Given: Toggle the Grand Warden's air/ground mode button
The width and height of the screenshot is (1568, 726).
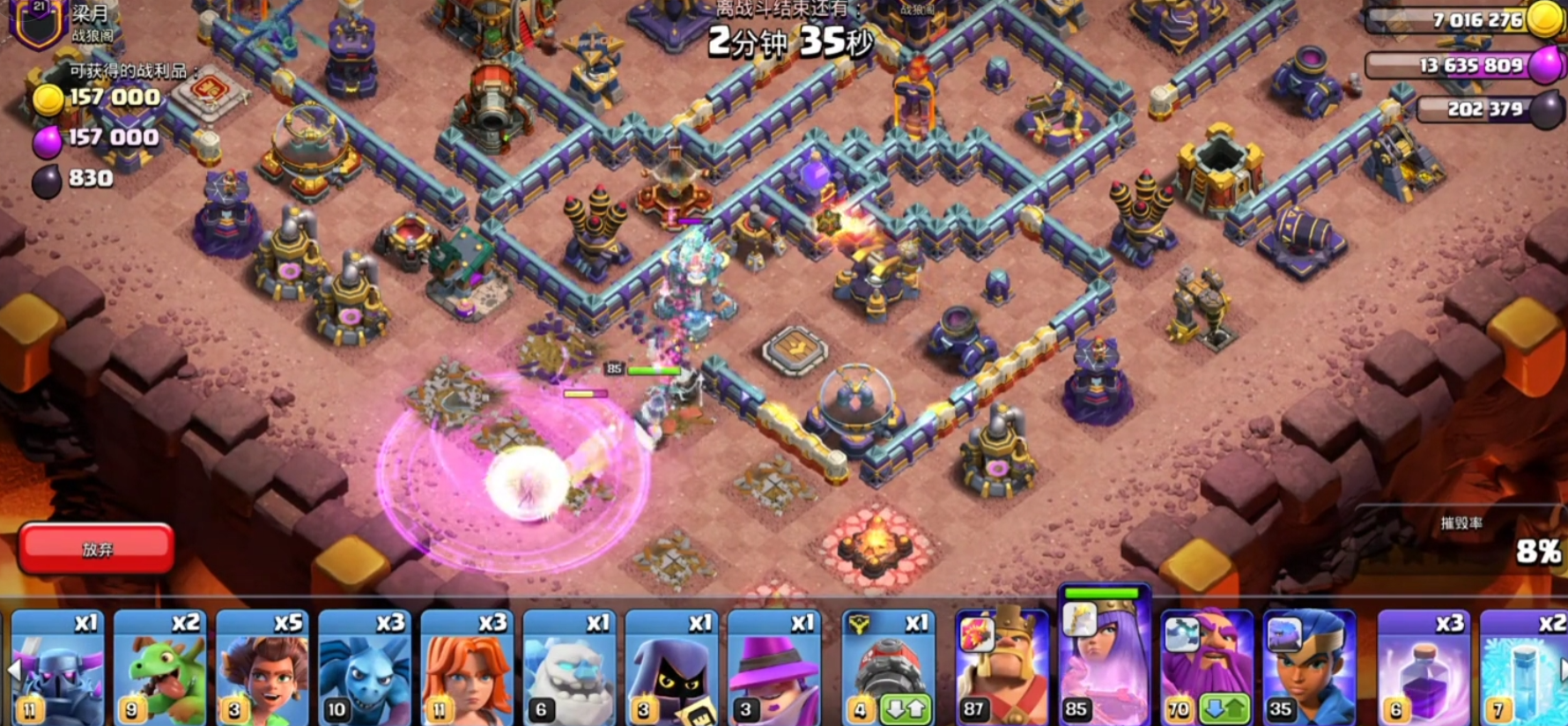Looking at the screenshot, I should (x=1224, y=710).
